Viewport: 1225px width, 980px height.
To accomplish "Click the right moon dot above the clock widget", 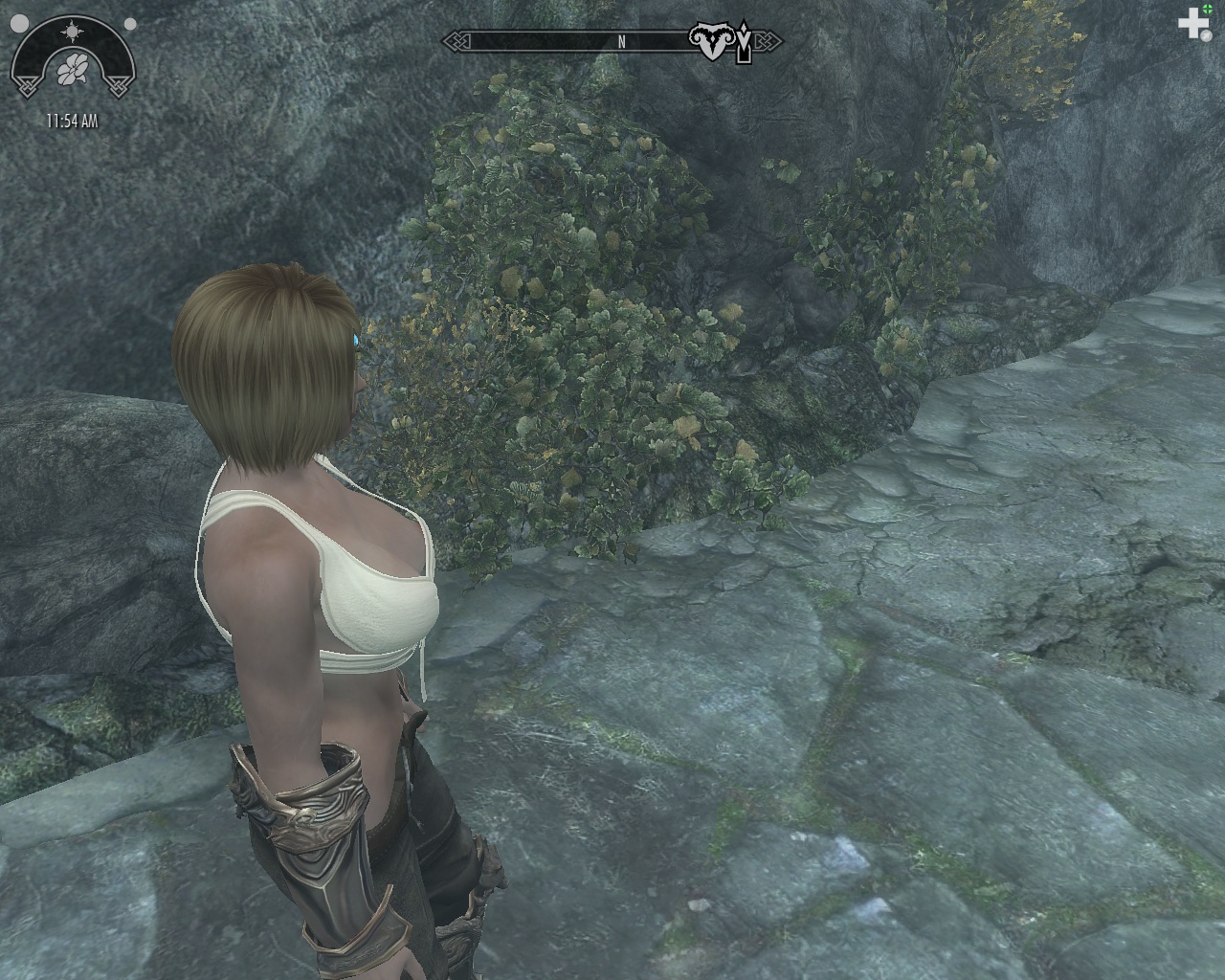I will [129, 23].
